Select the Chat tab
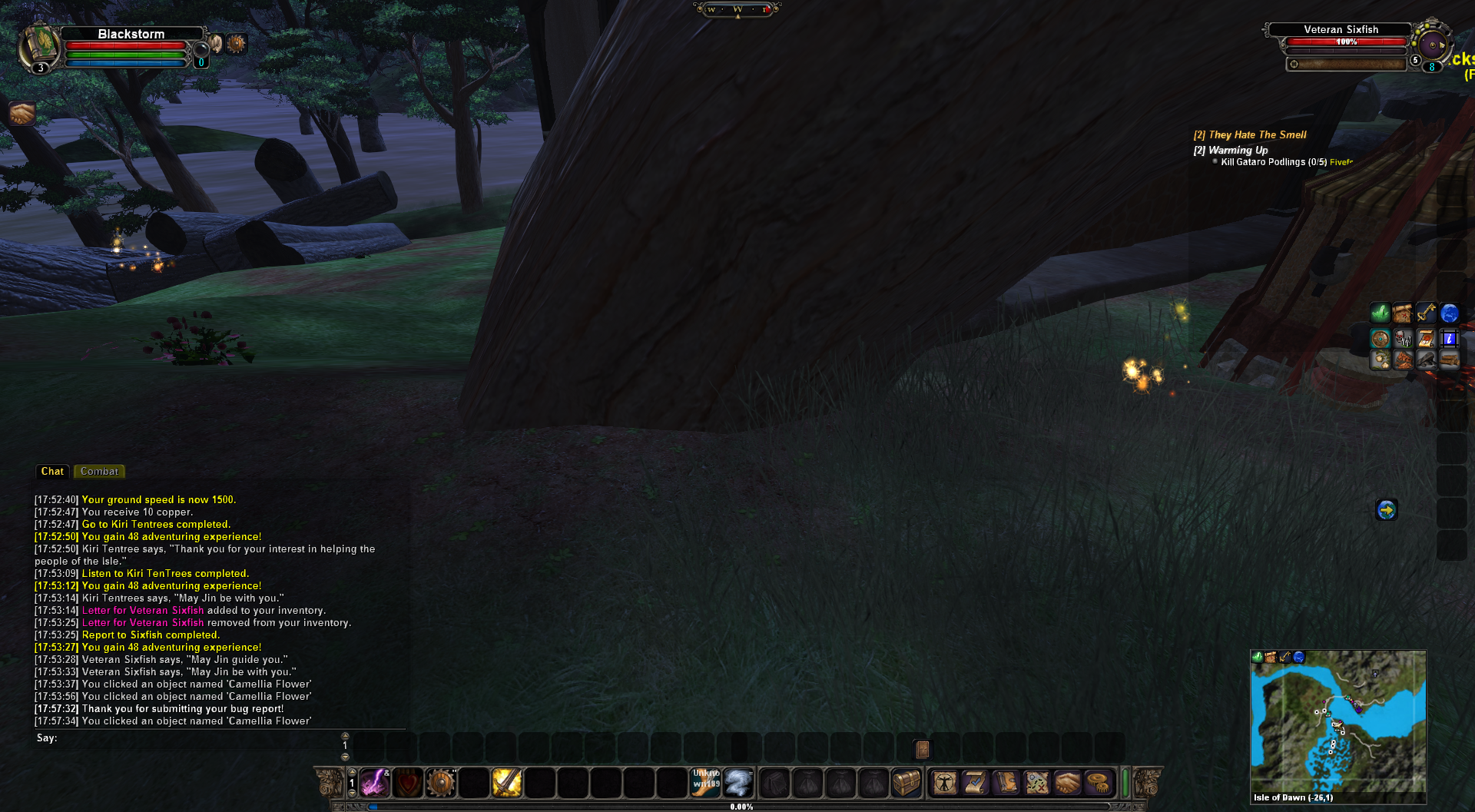Screen dimensions: 1475x812 pyautogui.click(x=52, y=472)
